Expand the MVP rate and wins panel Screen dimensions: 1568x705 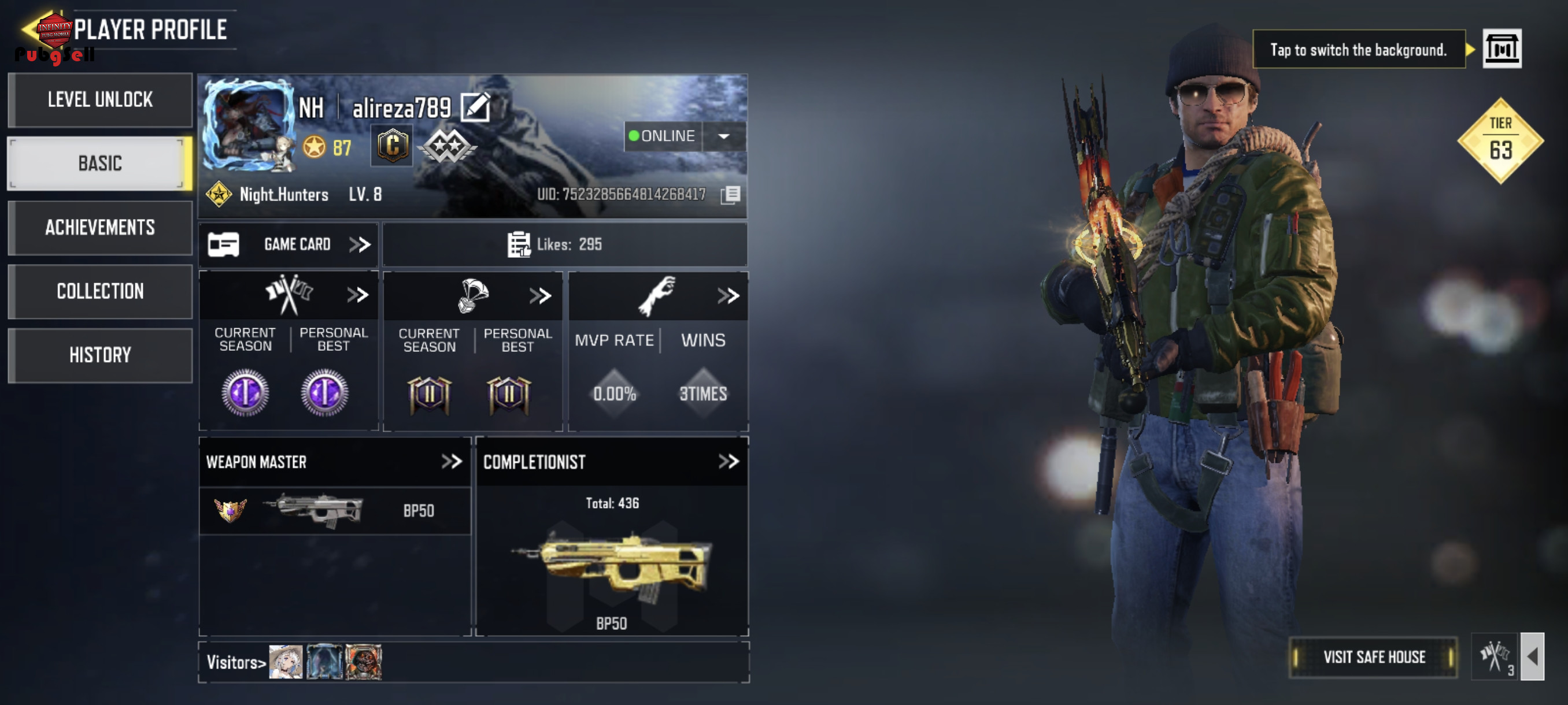[x=728, y=296]
